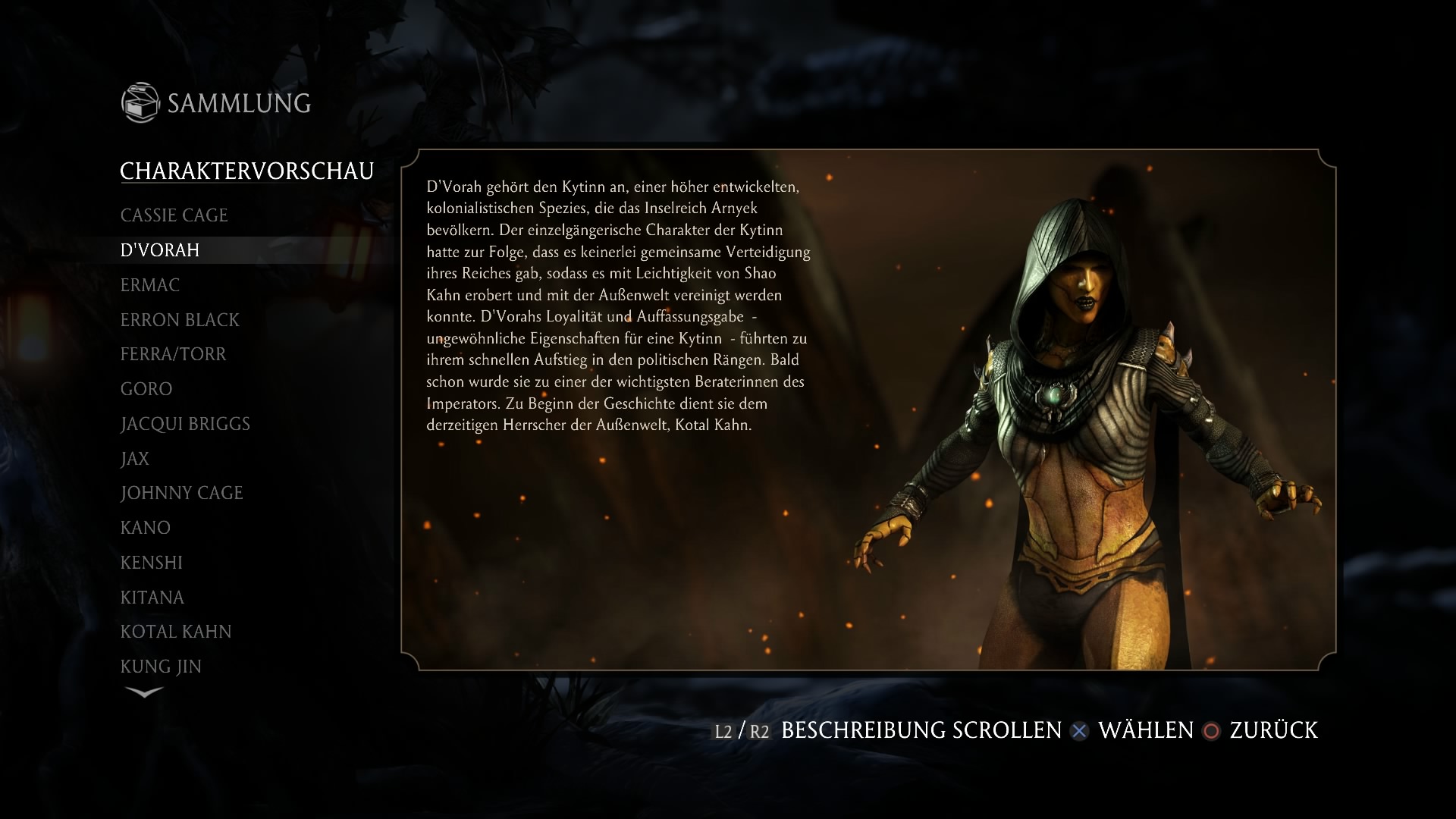Select Ermac in the character list
Screen dimensions: 1456x819
[x=149, y=285]
